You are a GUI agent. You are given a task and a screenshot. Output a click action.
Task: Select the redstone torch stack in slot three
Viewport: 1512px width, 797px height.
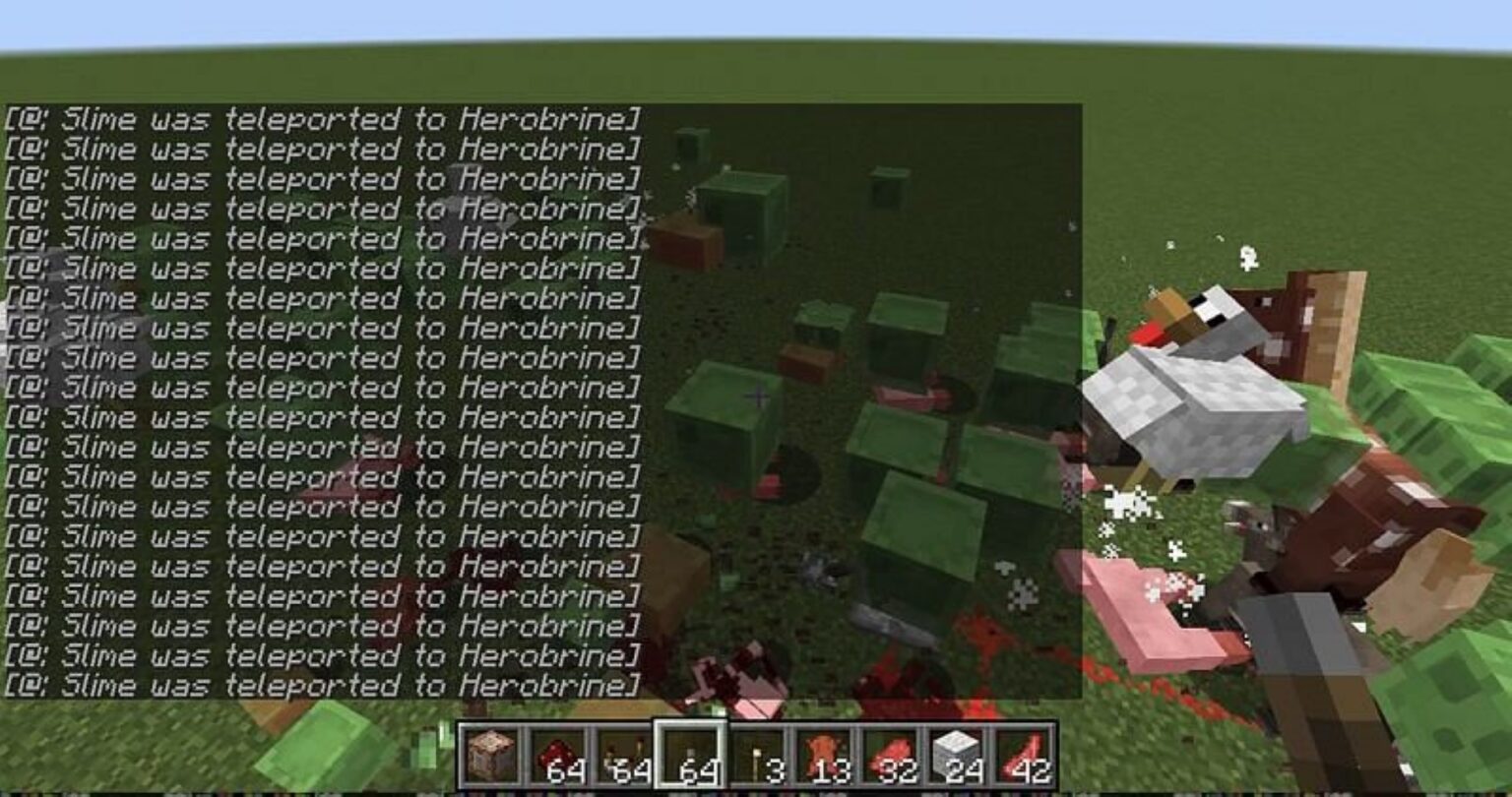click(x=623, y=753)
